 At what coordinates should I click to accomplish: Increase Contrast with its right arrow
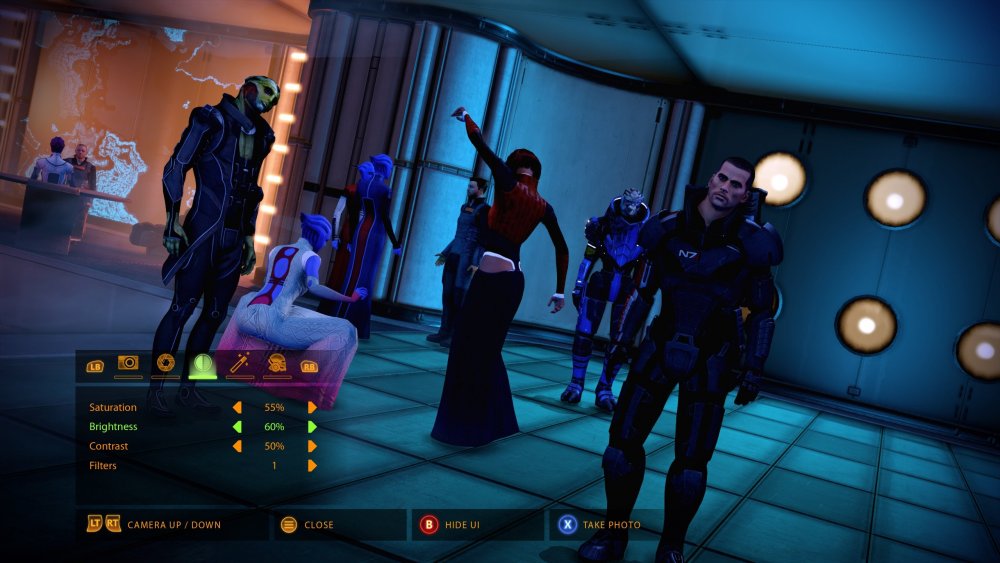click(312, 446)
